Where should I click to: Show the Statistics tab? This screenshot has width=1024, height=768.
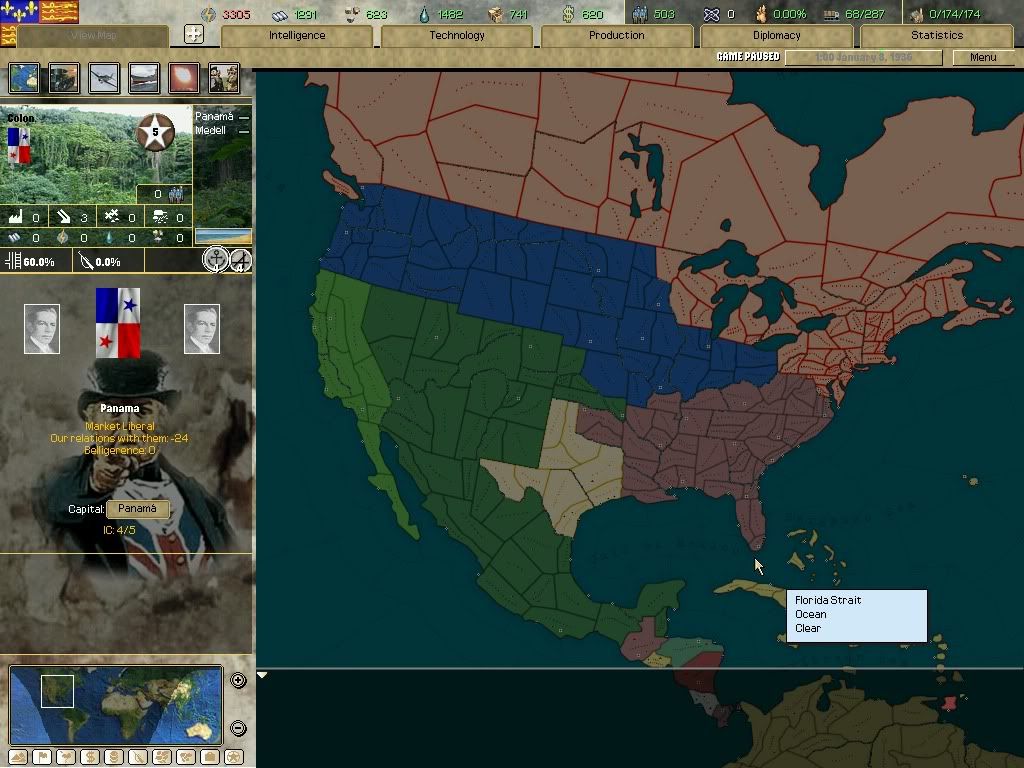937,35
